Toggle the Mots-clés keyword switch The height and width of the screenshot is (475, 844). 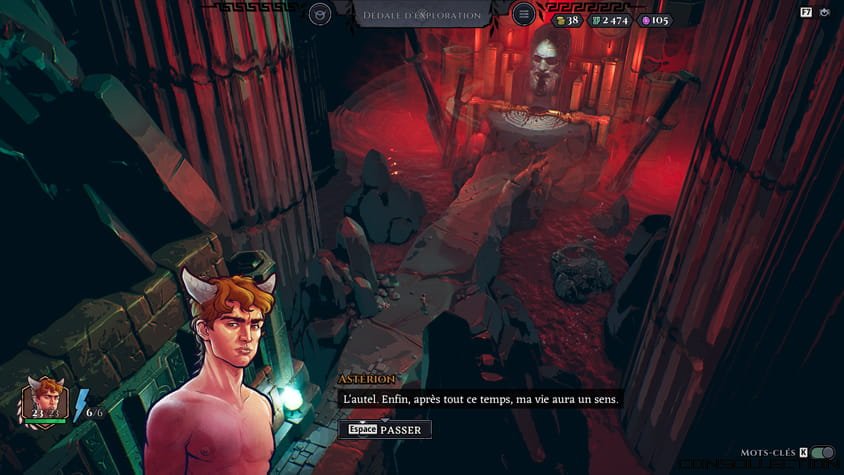(822, 453)
